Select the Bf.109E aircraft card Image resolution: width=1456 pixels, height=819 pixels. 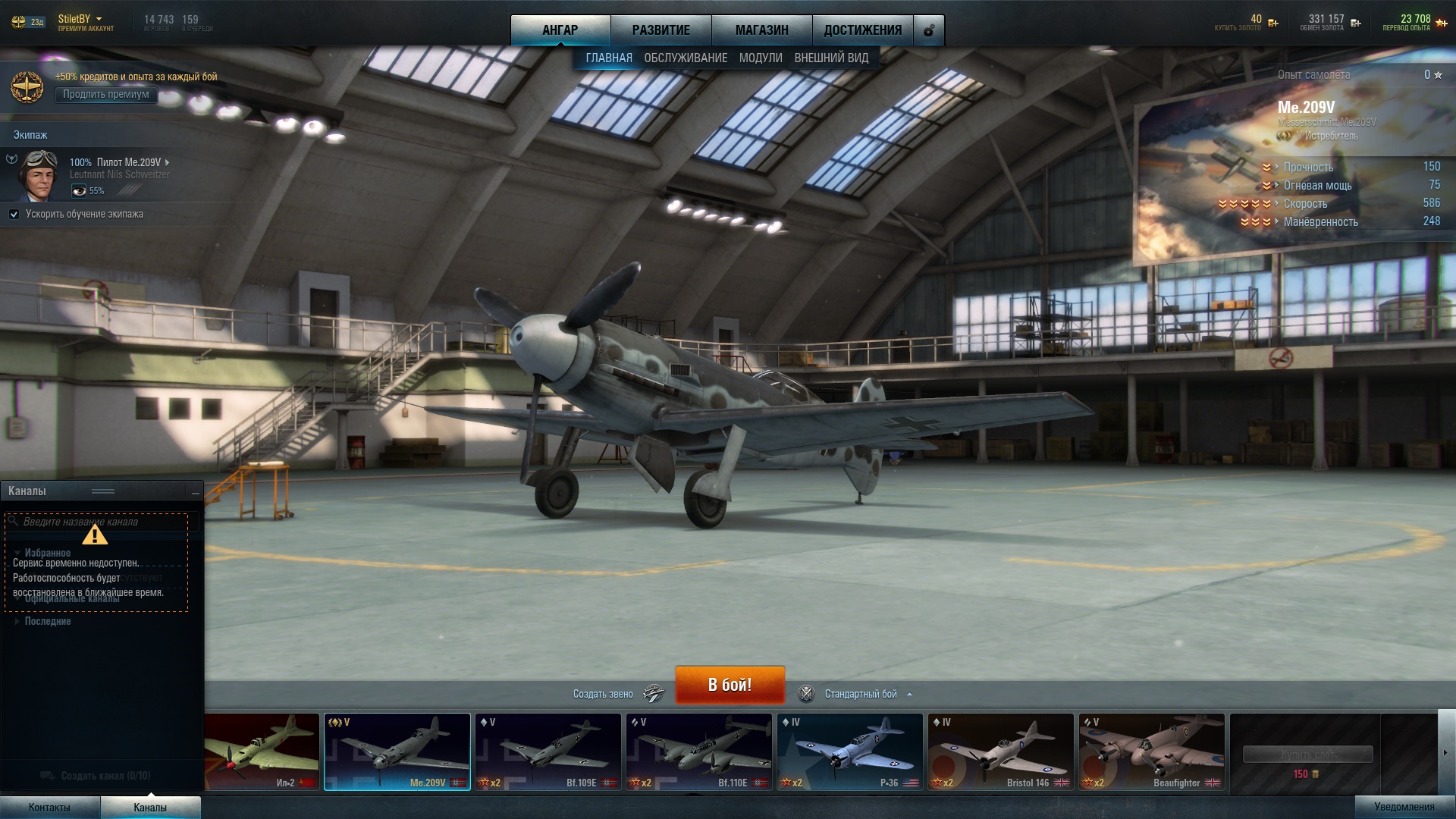(548, 752)
